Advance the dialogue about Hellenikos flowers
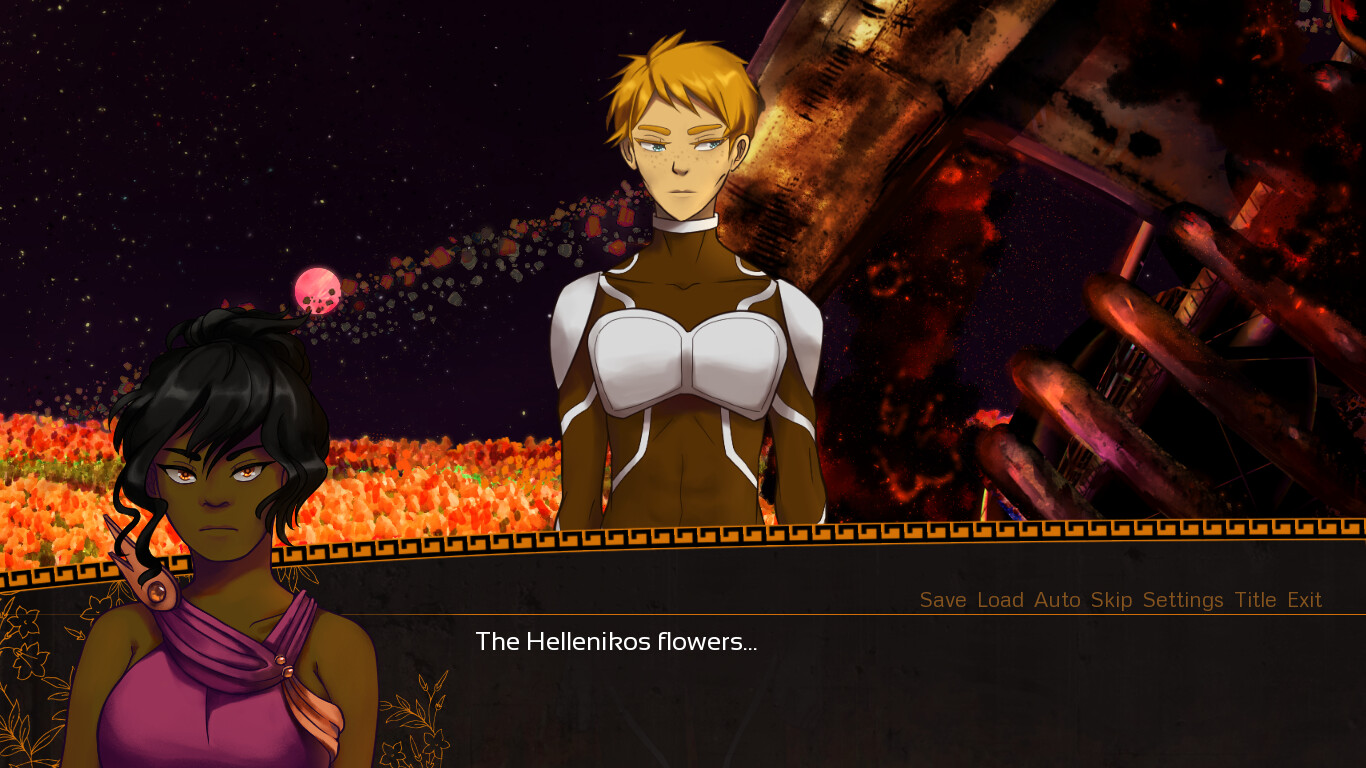Viewport: 1366px width, 768px height. pos(616,642)
